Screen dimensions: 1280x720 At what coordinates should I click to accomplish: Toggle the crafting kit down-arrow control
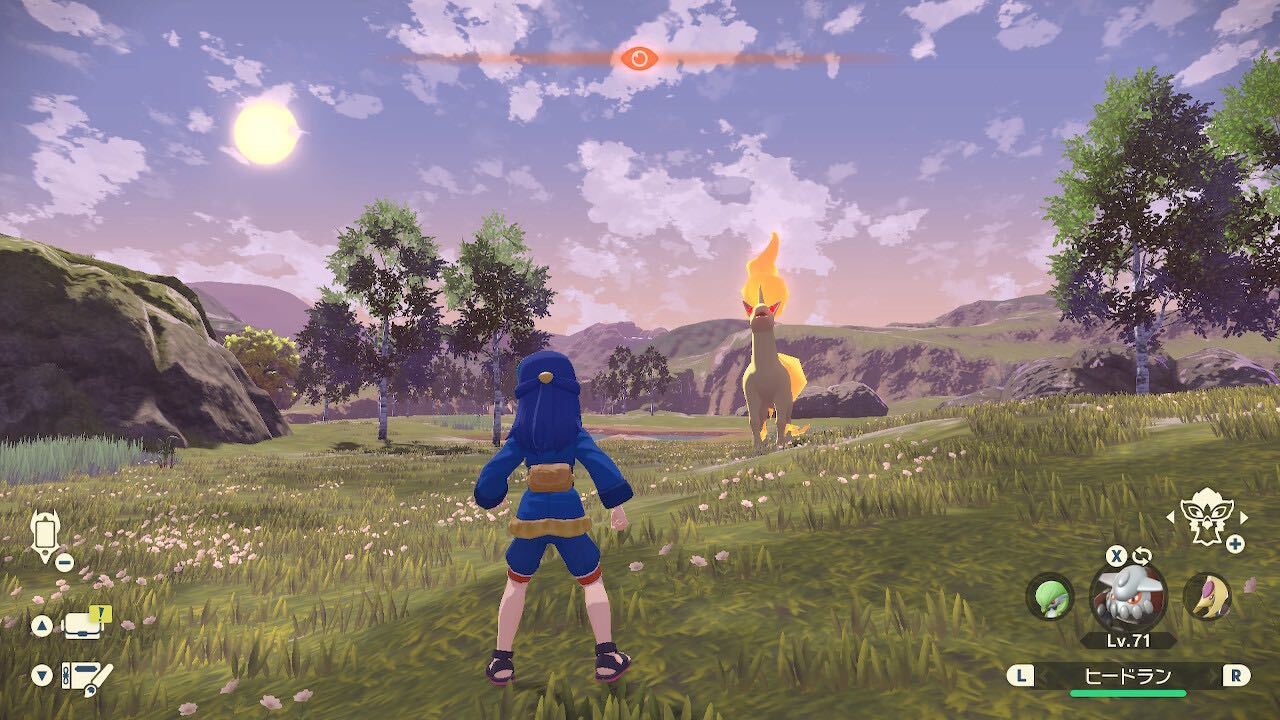tap(40, 673)
